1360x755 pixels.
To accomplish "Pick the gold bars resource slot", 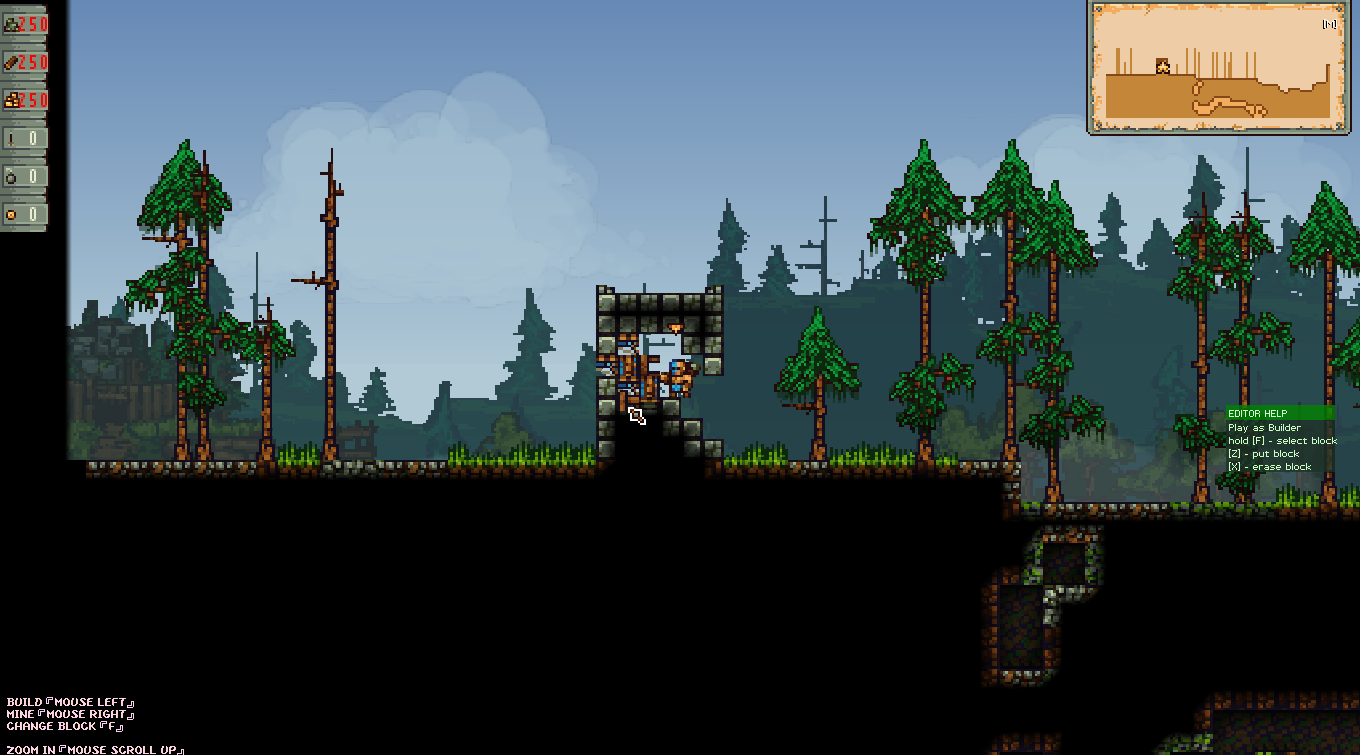I will 25,100.
